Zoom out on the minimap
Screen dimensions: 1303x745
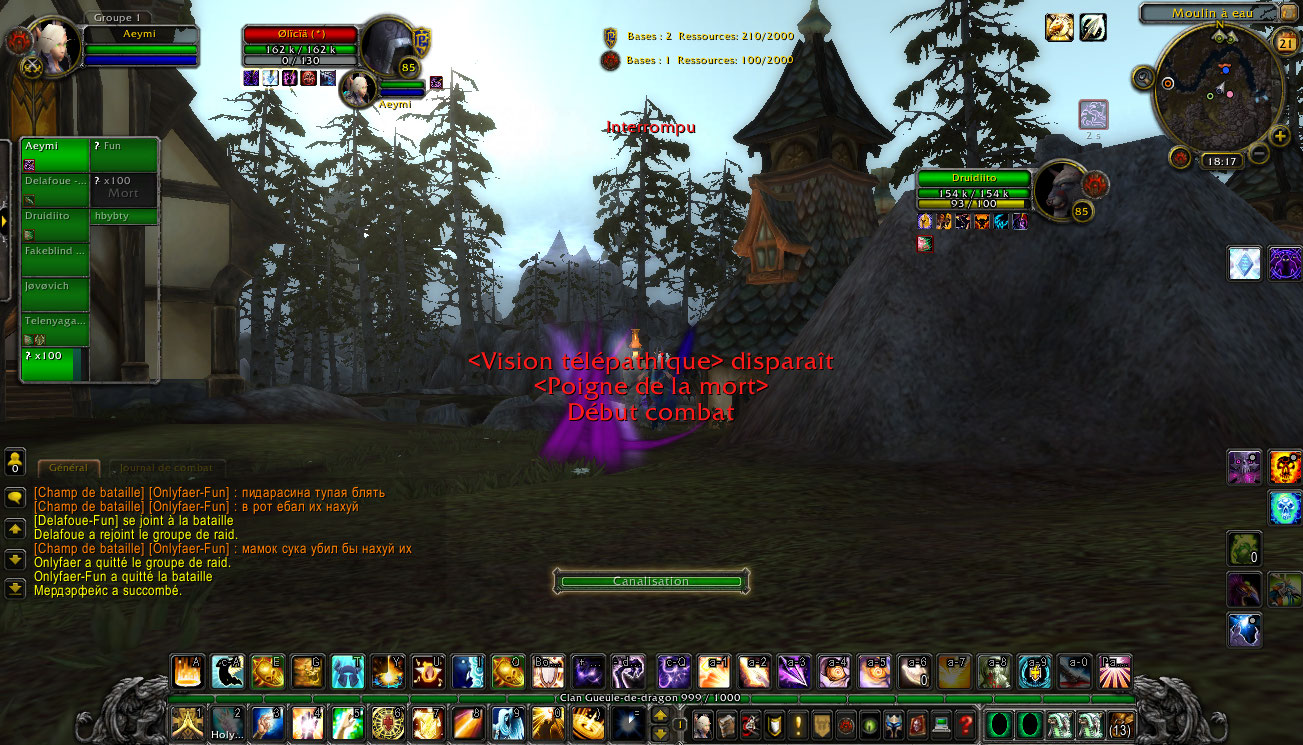click(1259, 154)
